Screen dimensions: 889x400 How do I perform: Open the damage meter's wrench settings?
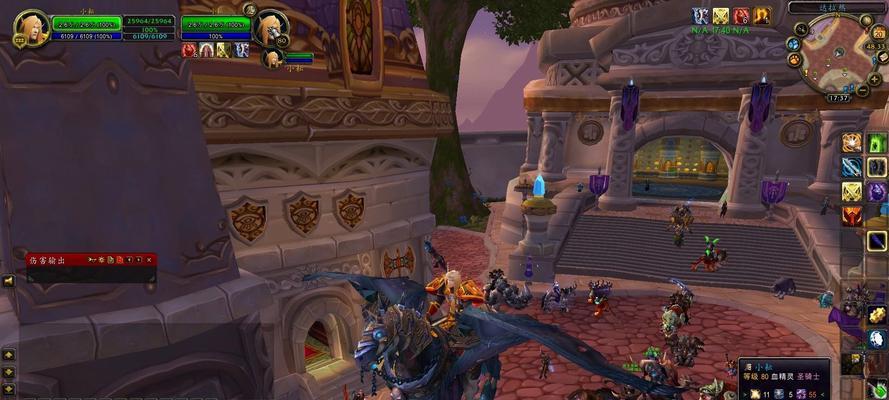click(93, 260)
